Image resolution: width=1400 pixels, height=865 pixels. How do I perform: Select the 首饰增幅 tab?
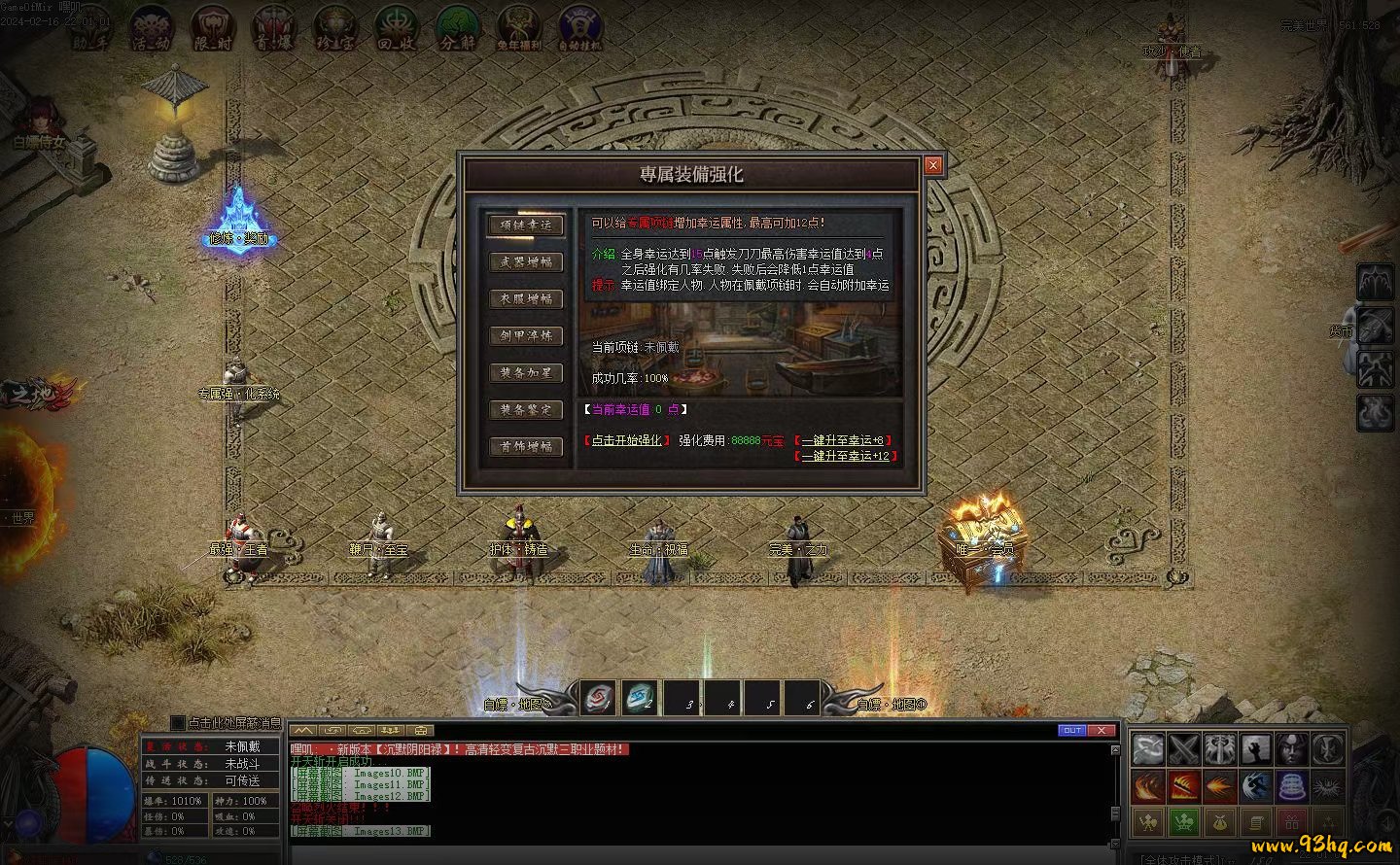click(526, 446)
